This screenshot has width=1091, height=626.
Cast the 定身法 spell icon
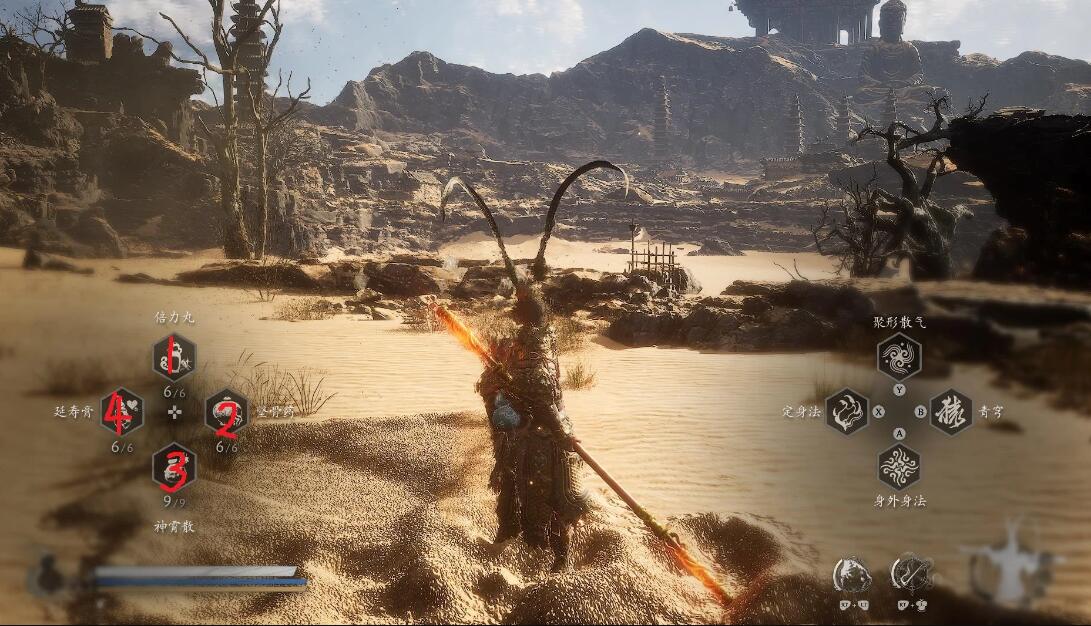point(846,411)
